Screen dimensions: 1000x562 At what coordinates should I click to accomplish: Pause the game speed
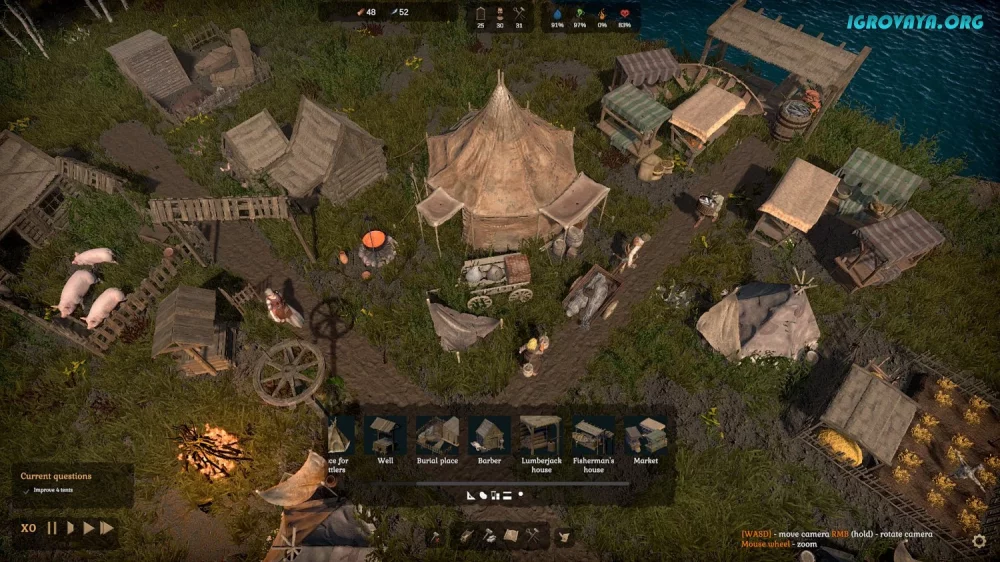(x=51, y=528)
